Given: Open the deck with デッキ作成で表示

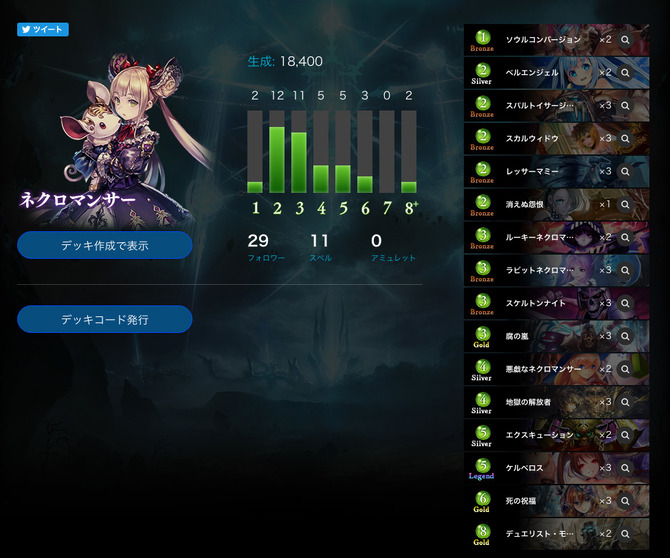Looking at the screenshot, I should pyautogui.click(x=105, y=245).
